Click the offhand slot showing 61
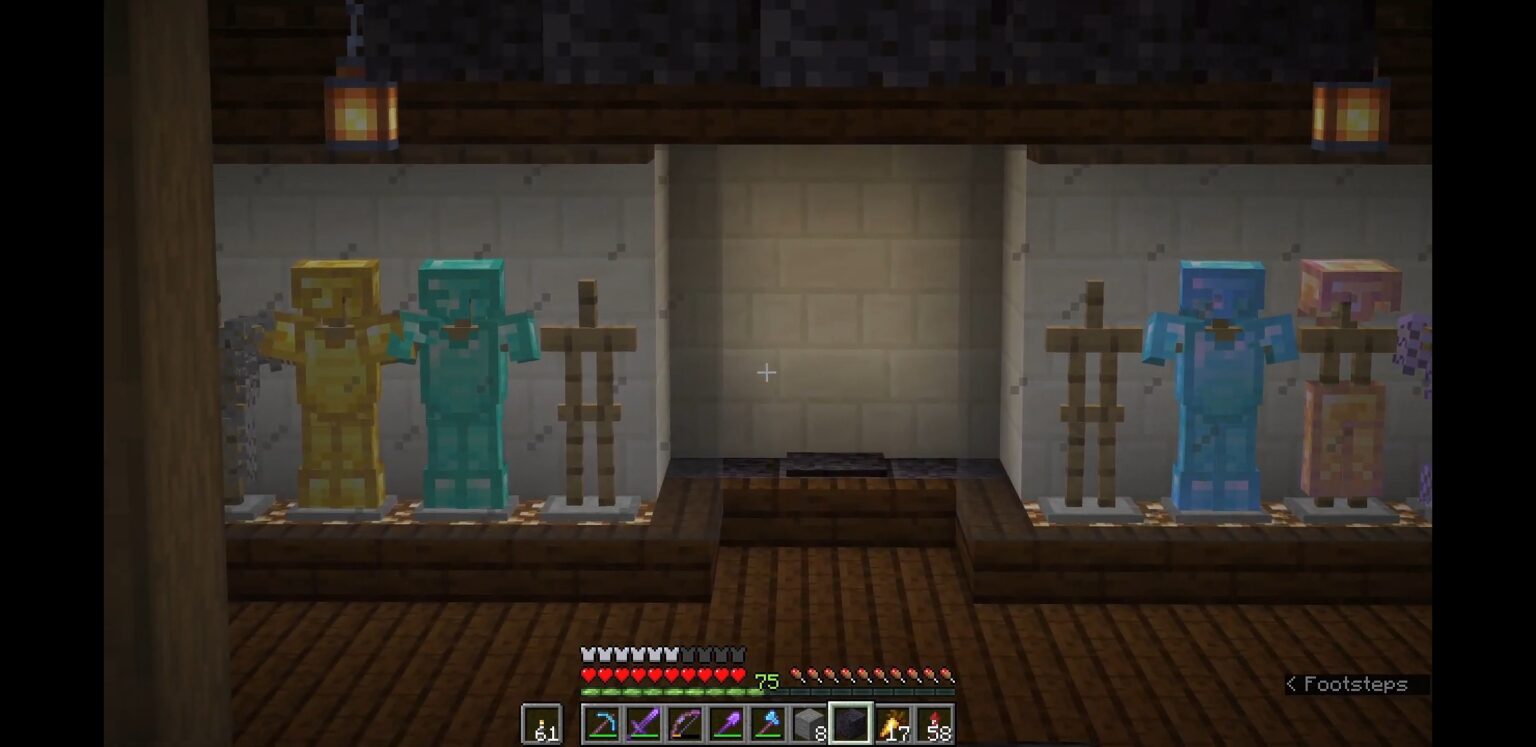 [544, 722]
